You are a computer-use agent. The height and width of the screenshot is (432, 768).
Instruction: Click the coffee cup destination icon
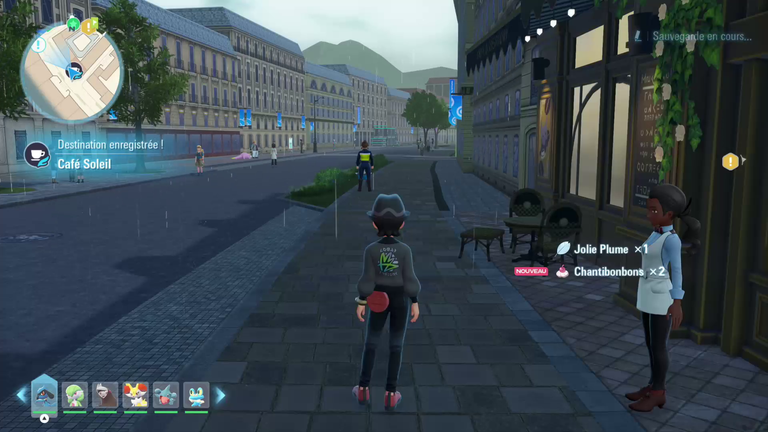[x=36, y=155]
